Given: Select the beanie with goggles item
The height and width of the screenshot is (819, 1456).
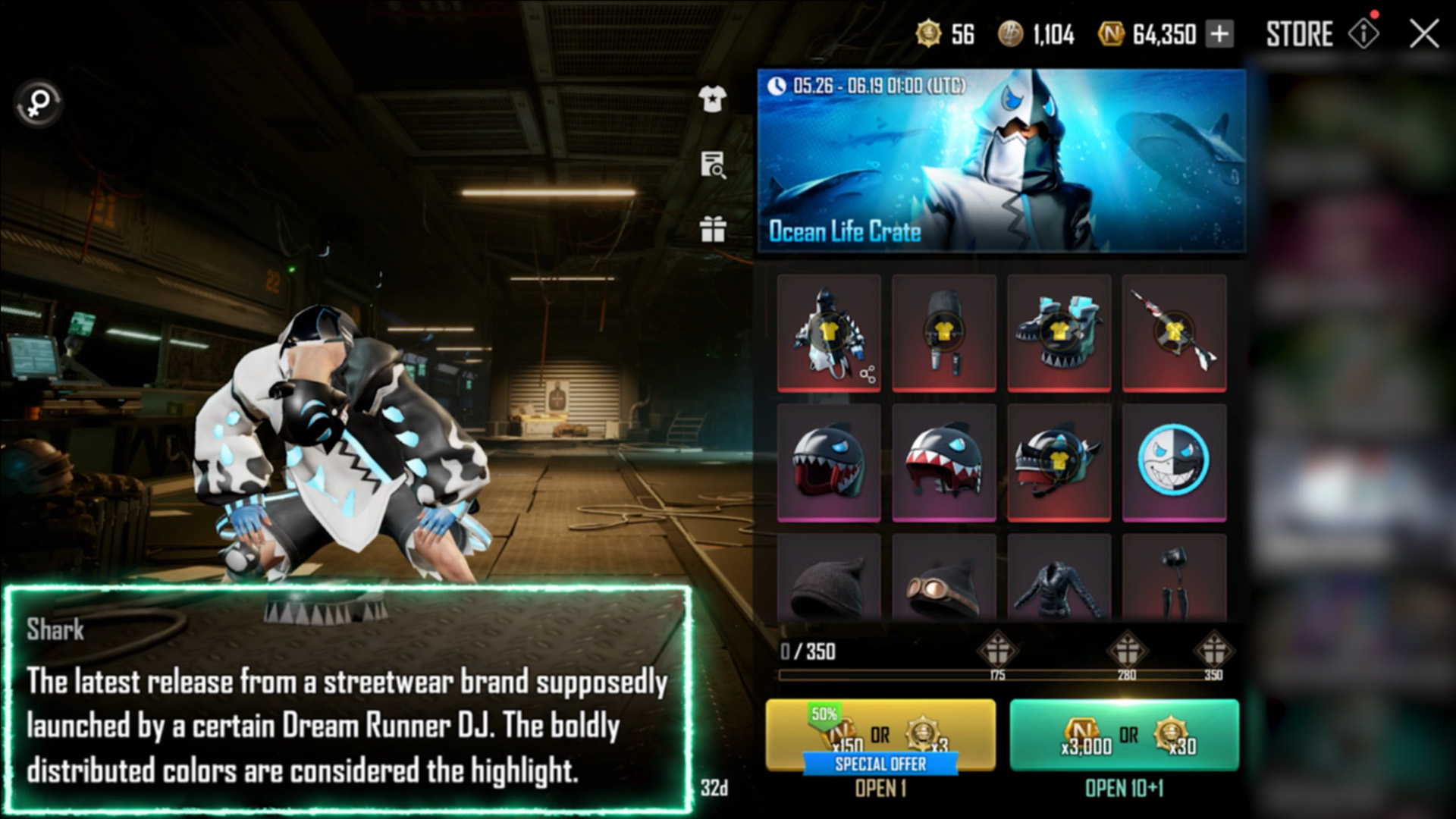Looking at the screenshot, I should coord(943,580).
